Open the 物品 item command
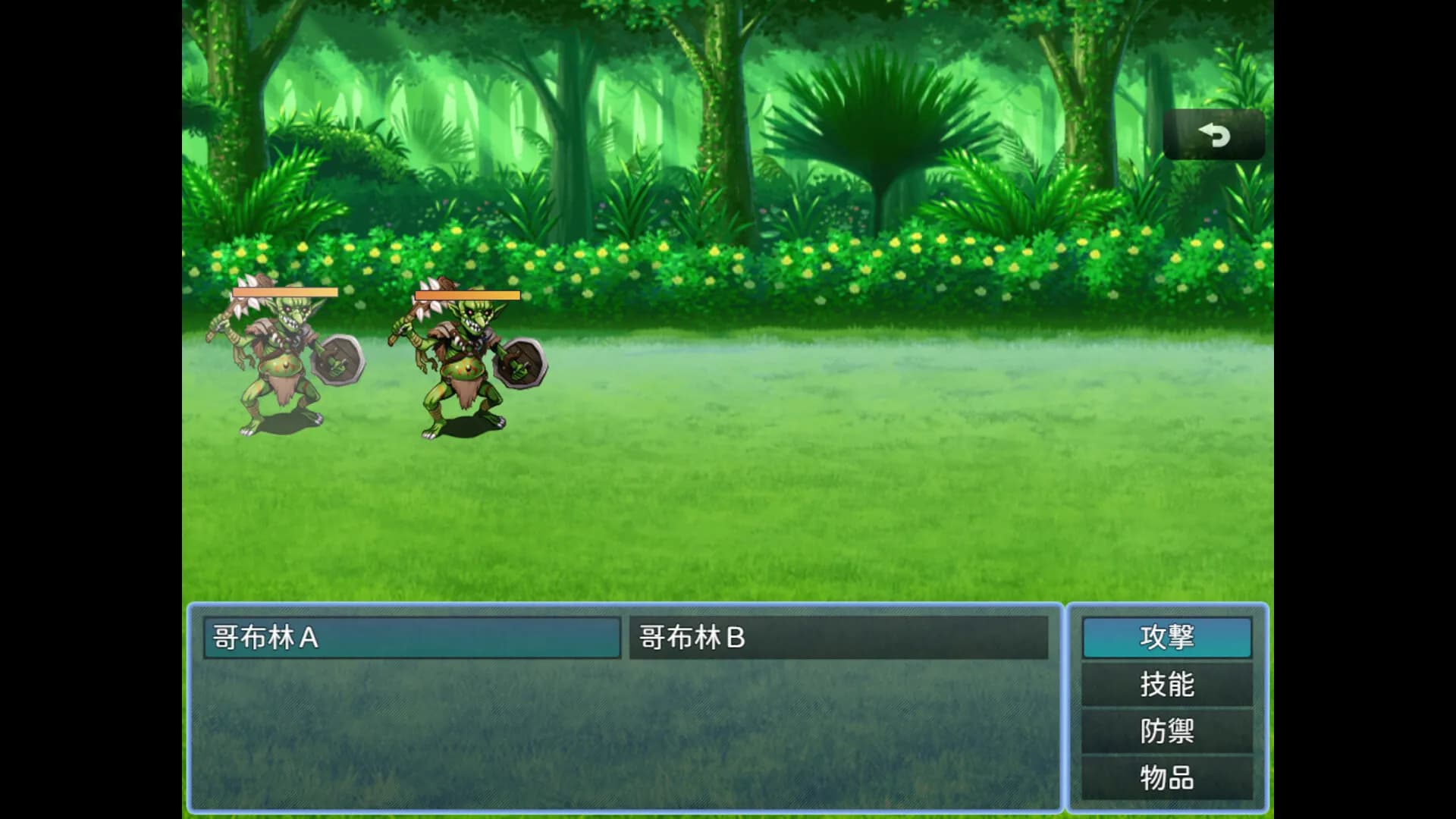The image size is (1456, 819). (1166, 777)
